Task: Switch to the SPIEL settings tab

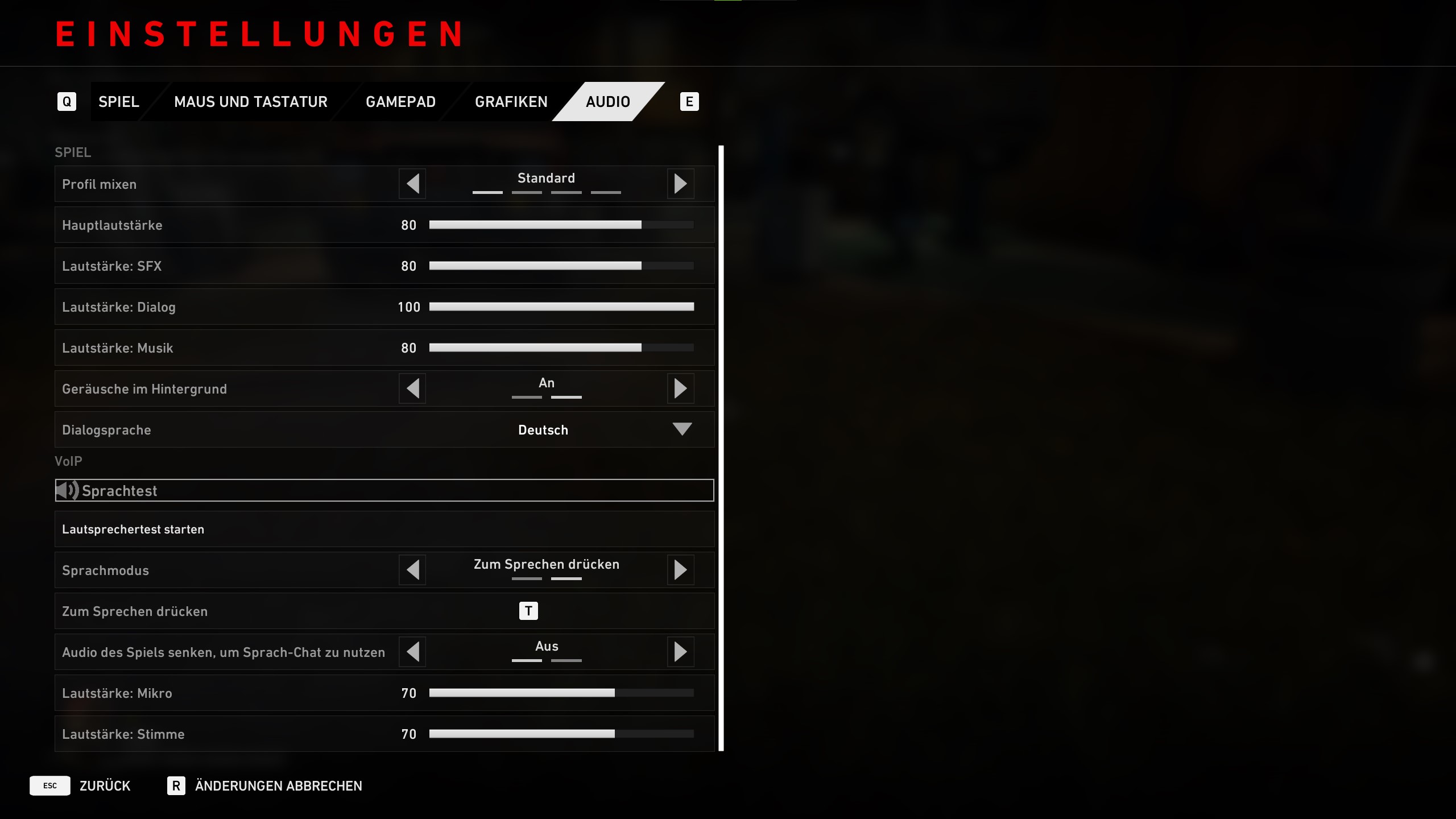Action: pos(118,102)
